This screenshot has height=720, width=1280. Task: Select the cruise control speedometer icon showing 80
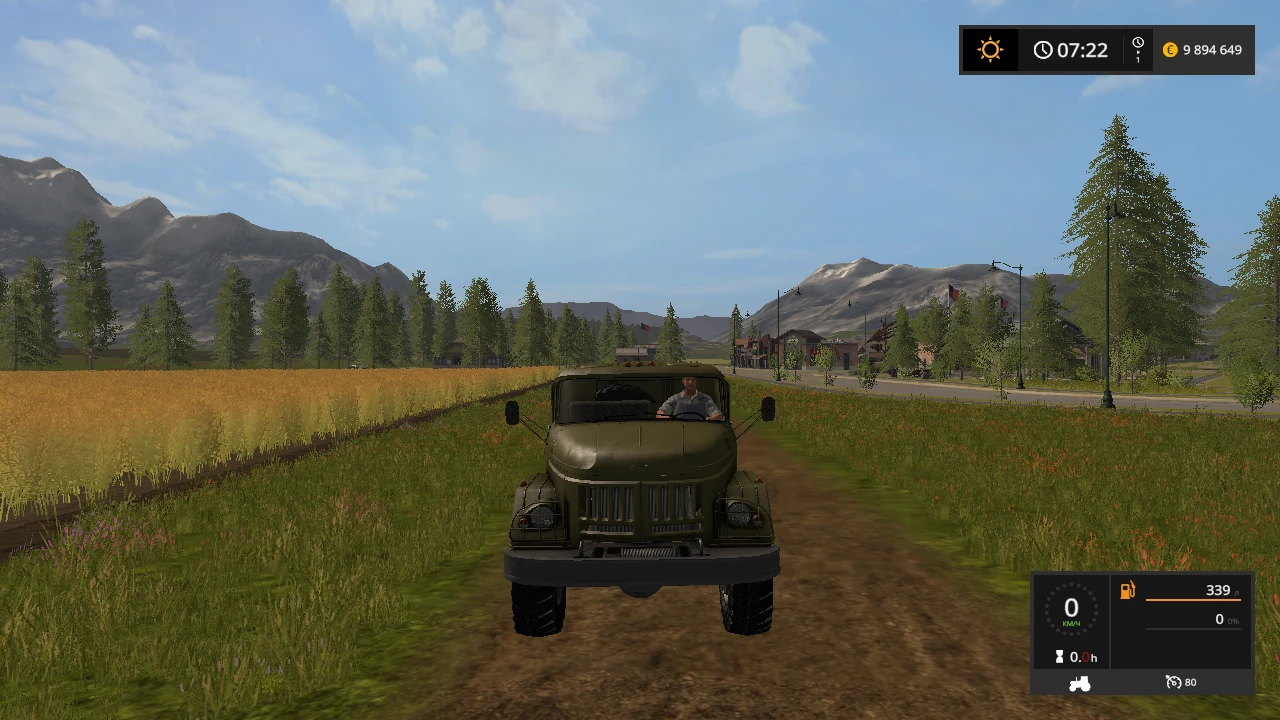1174,681
